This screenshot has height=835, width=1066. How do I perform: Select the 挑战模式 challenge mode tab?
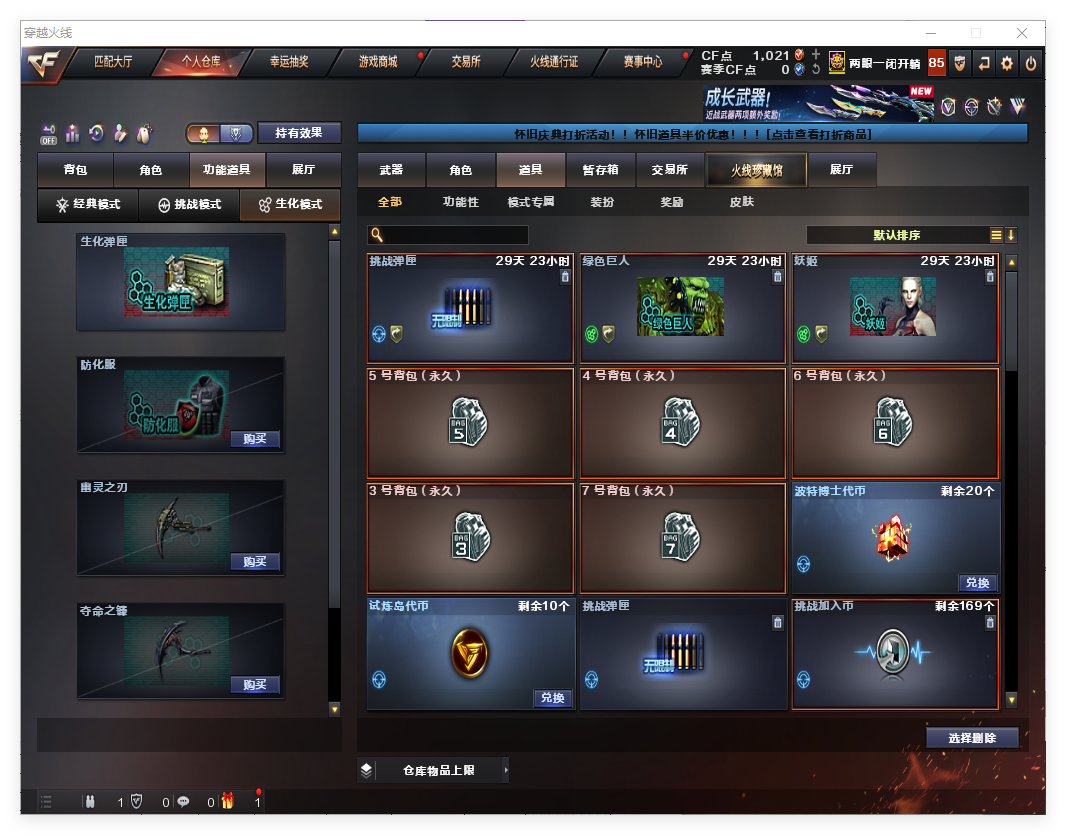pyautogui.click(x=190, y=204)
